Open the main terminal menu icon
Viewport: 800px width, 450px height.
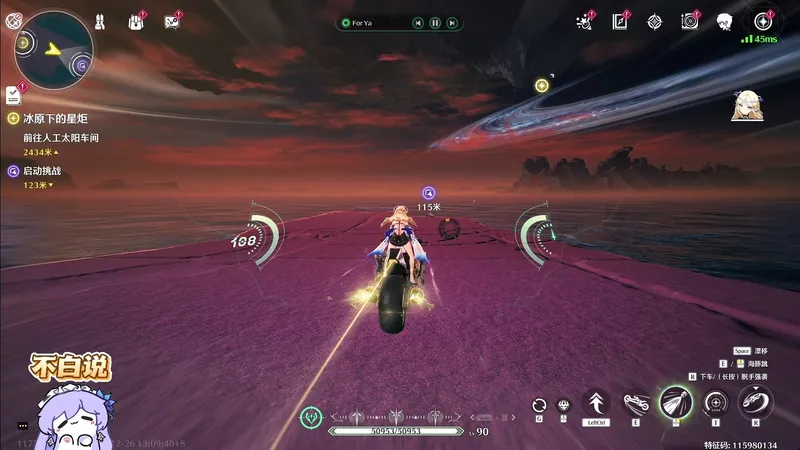[x=764, y=20]
